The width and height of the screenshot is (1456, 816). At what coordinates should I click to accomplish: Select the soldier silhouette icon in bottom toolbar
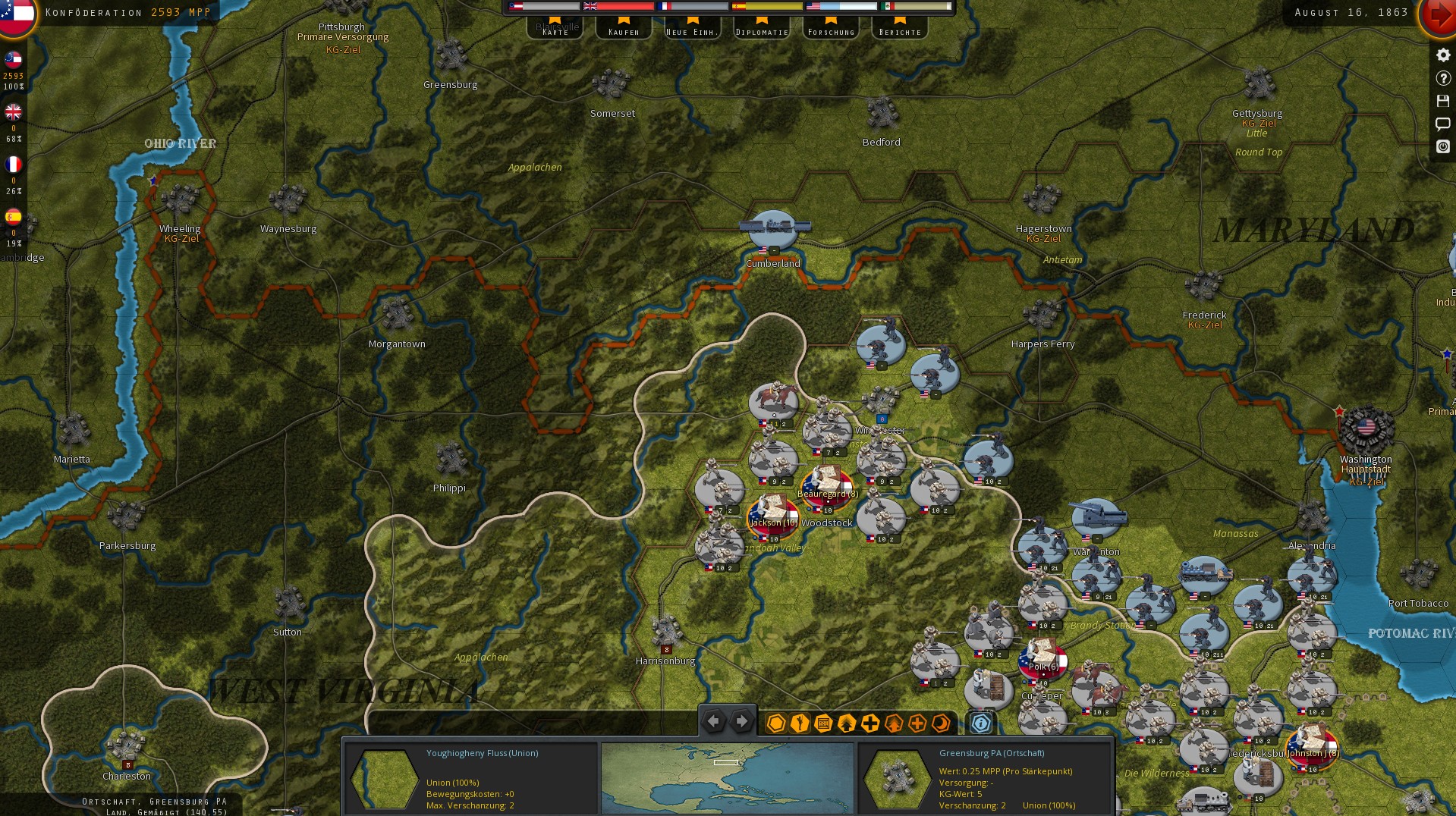click(798, 724)
